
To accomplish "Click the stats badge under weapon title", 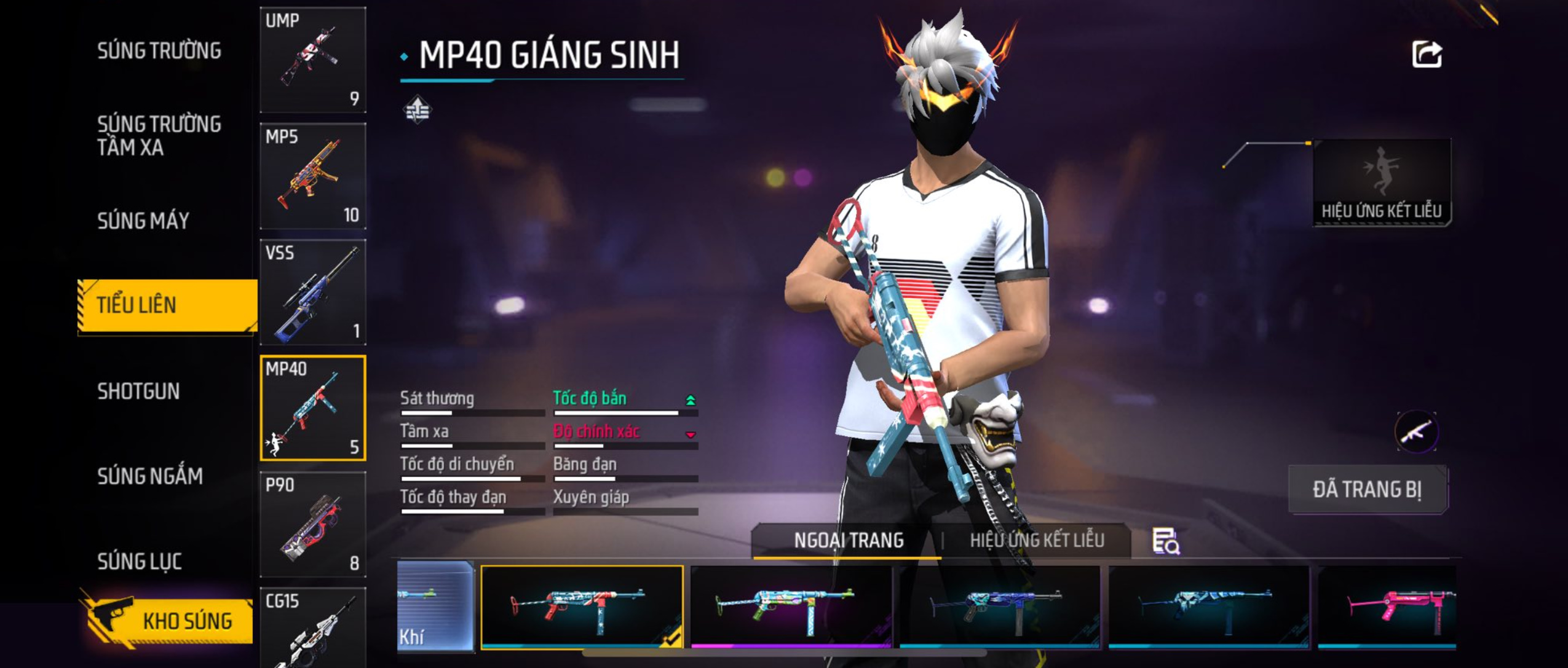I will click(418, 110).
